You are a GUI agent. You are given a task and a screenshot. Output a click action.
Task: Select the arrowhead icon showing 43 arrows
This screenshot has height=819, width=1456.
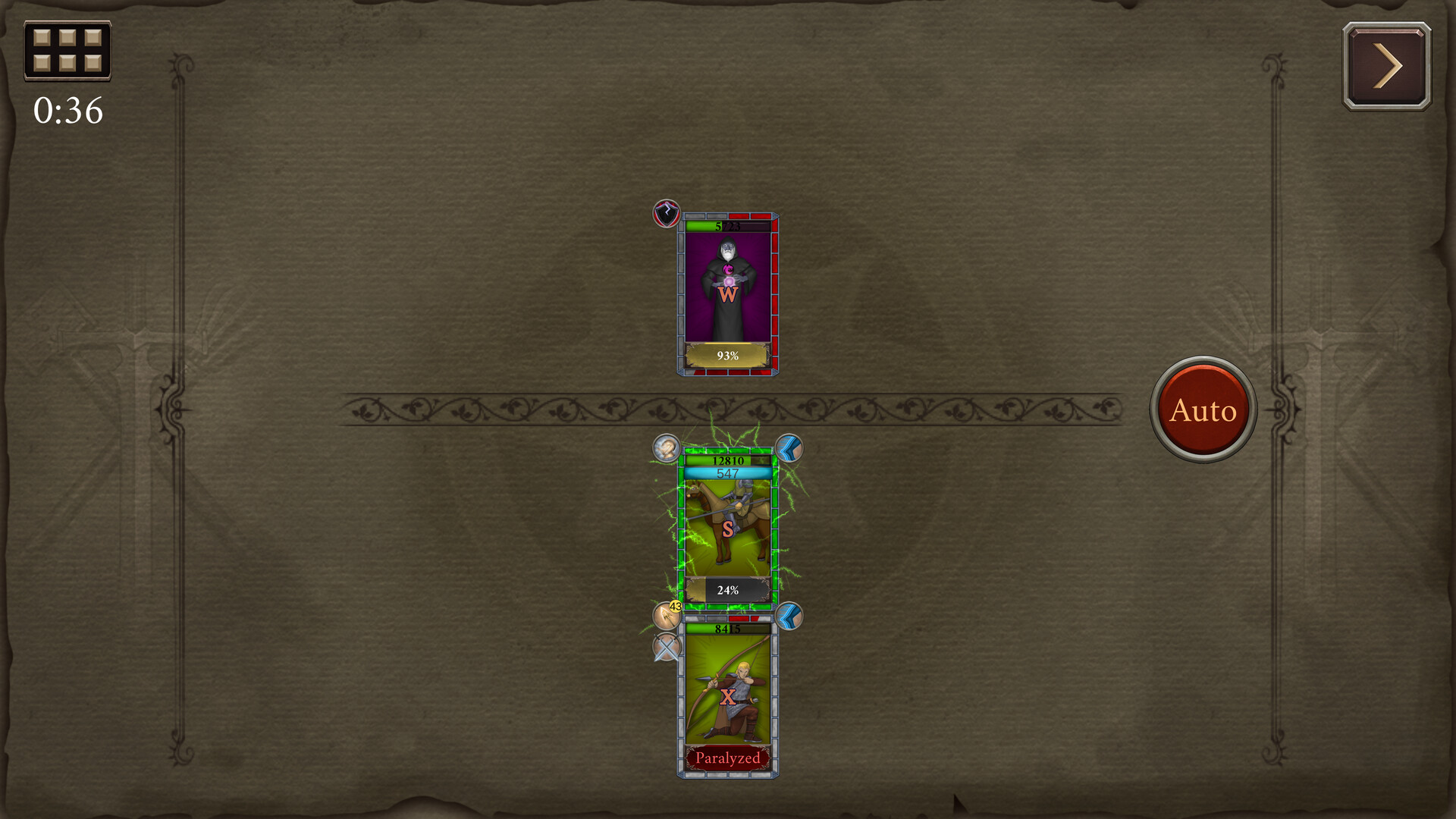coord(667,616)
